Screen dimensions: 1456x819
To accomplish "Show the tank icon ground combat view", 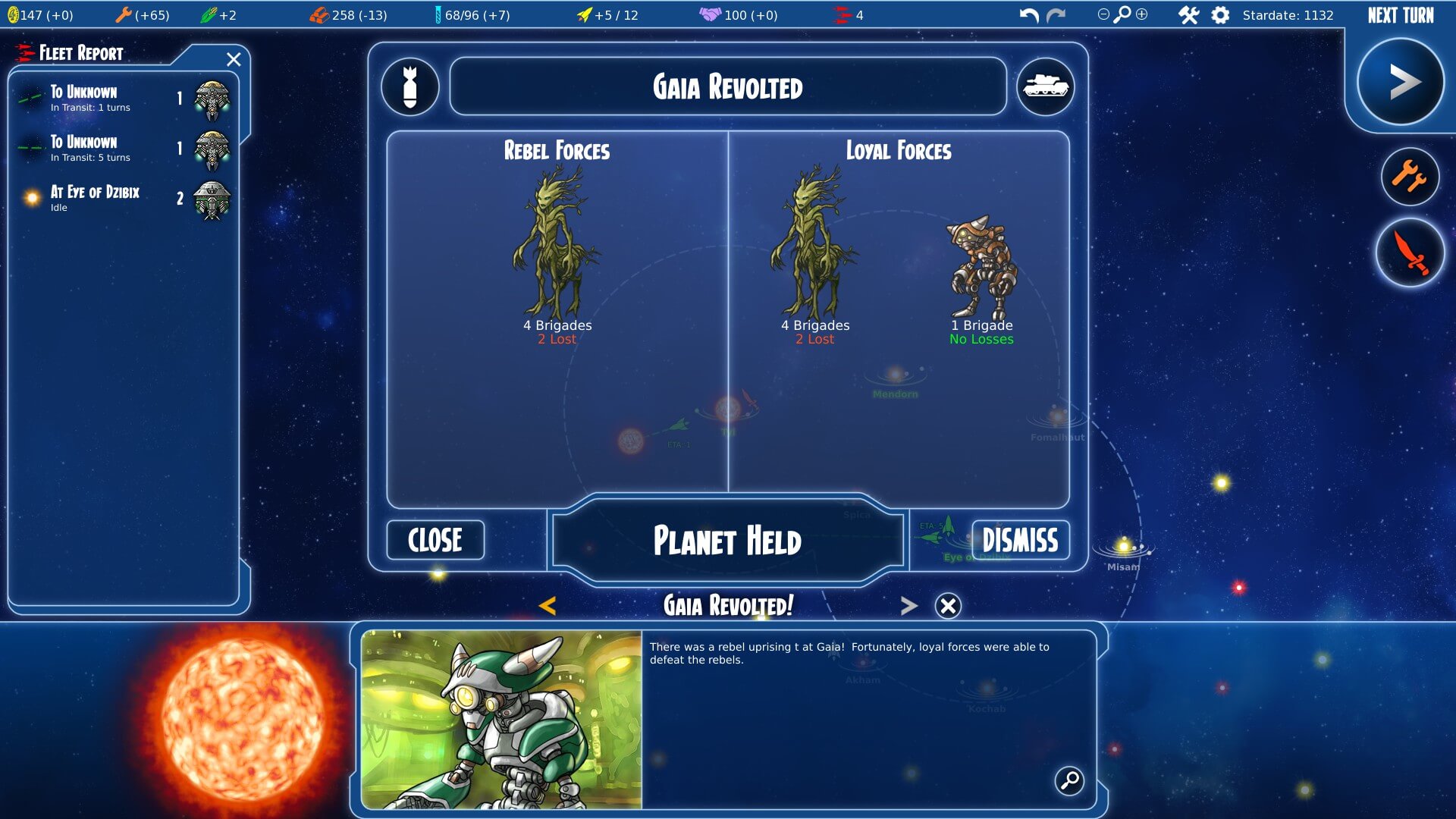I will pyautogui.click(x=1045, y=86).
